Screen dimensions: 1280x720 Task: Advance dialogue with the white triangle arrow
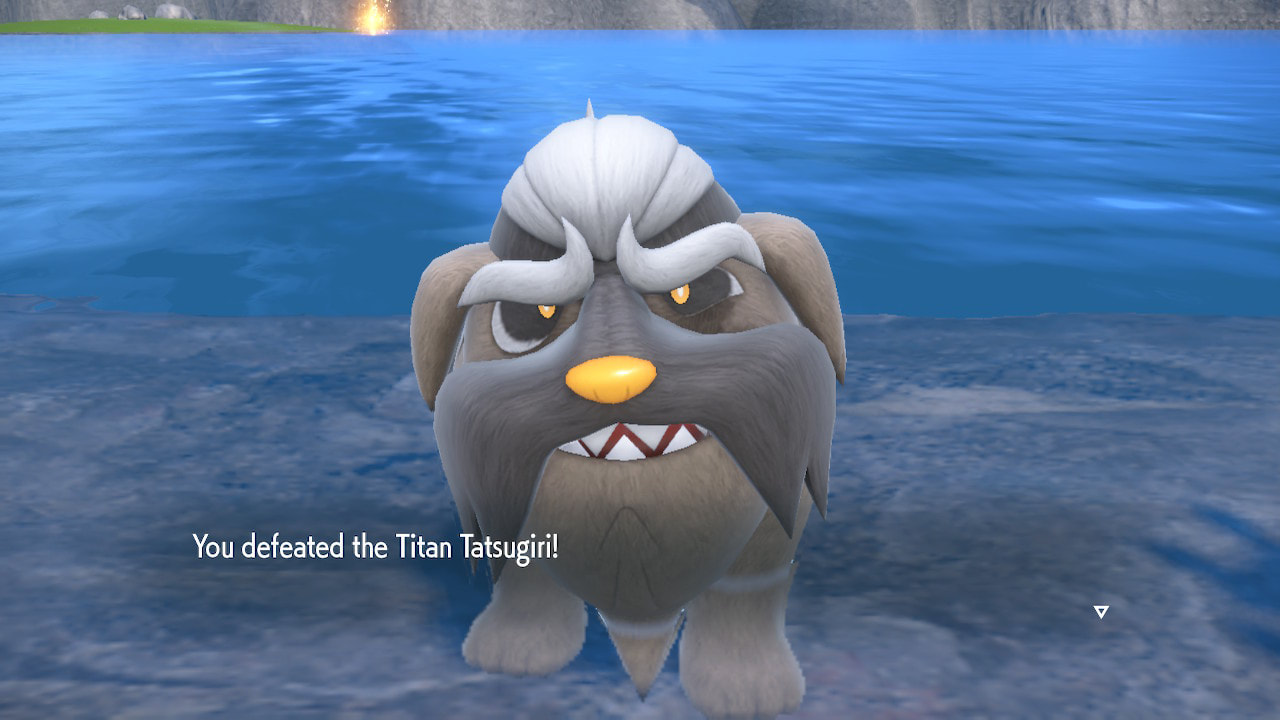coord(1101,611)
